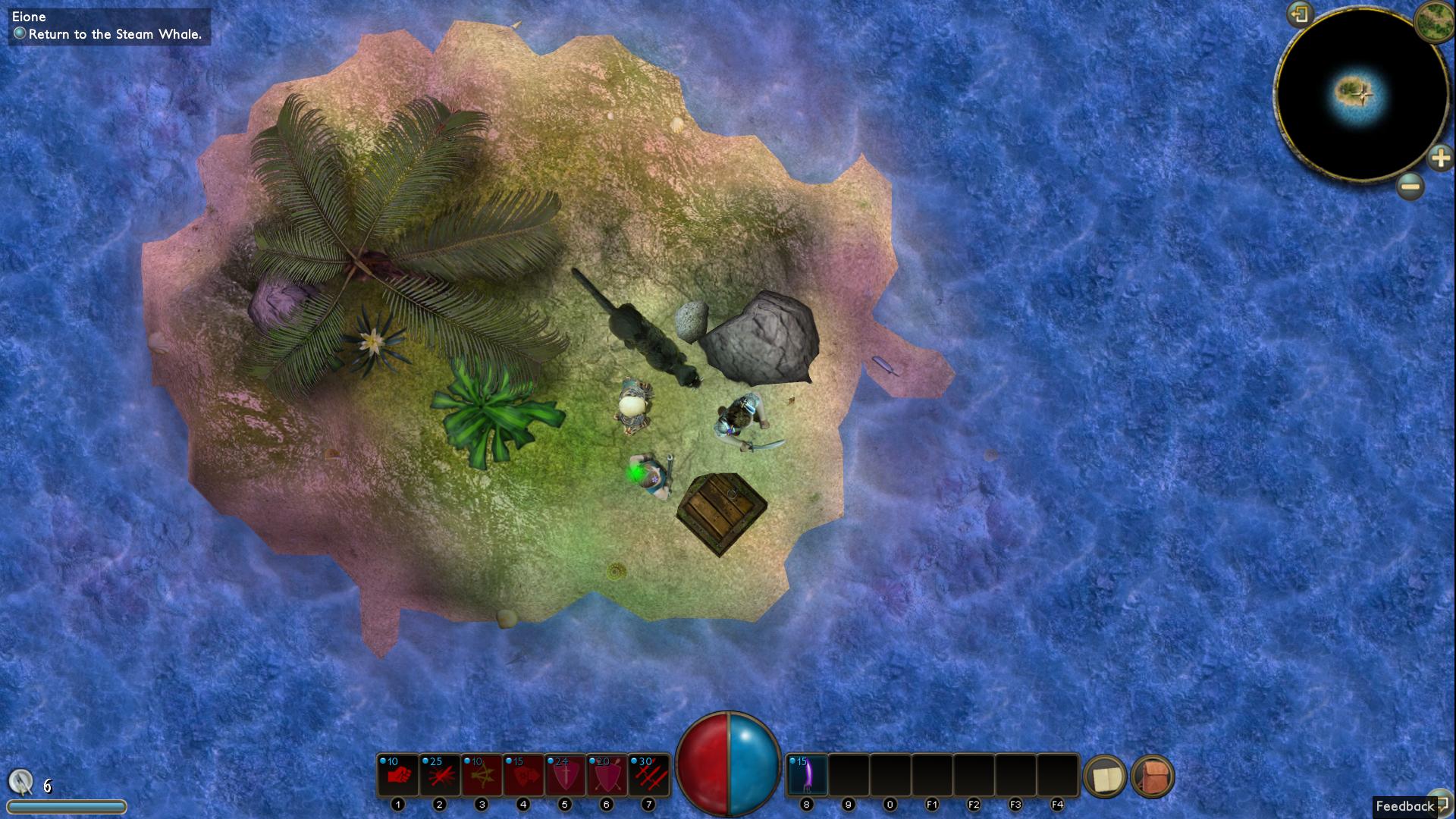Select the 'Return to the Steam Whale' objective
Viewport: 1456px width, 819px height.
tap(115, 34)
